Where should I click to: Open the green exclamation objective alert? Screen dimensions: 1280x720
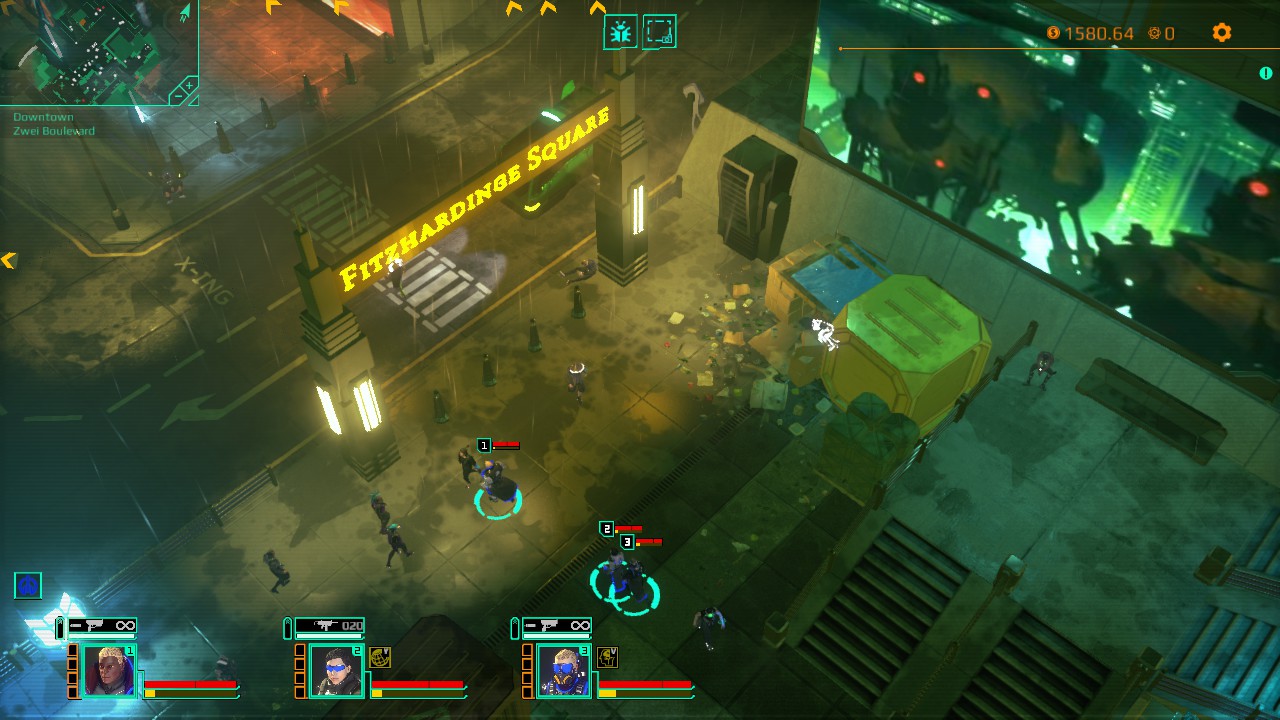[1266, 73]
